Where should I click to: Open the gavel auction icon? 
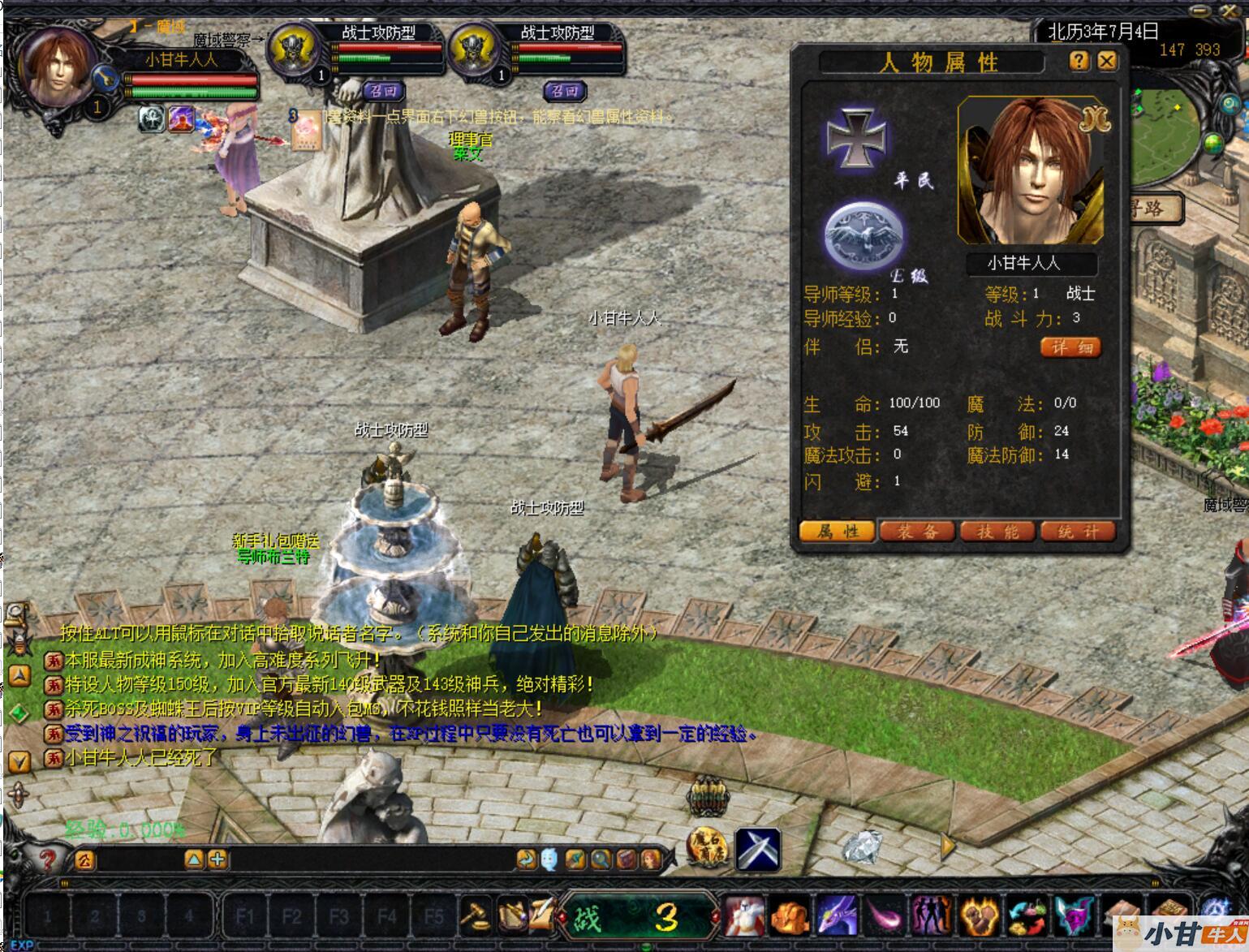(x=475, y=915)
